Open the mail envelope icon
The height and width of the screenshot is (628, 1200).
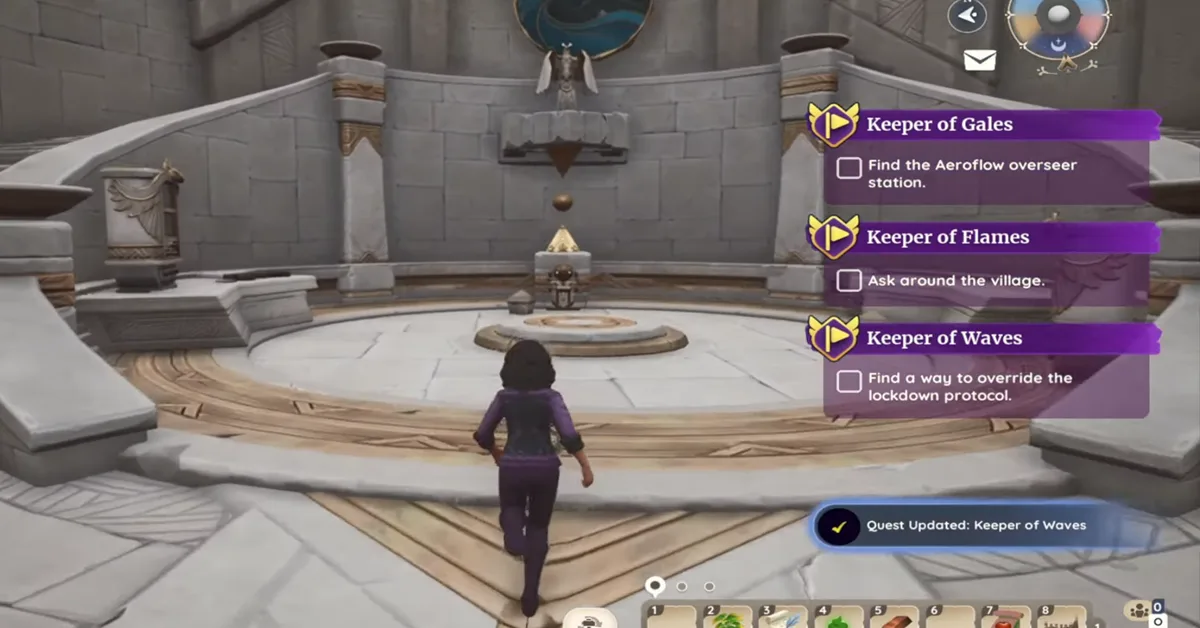pos(979,61)
